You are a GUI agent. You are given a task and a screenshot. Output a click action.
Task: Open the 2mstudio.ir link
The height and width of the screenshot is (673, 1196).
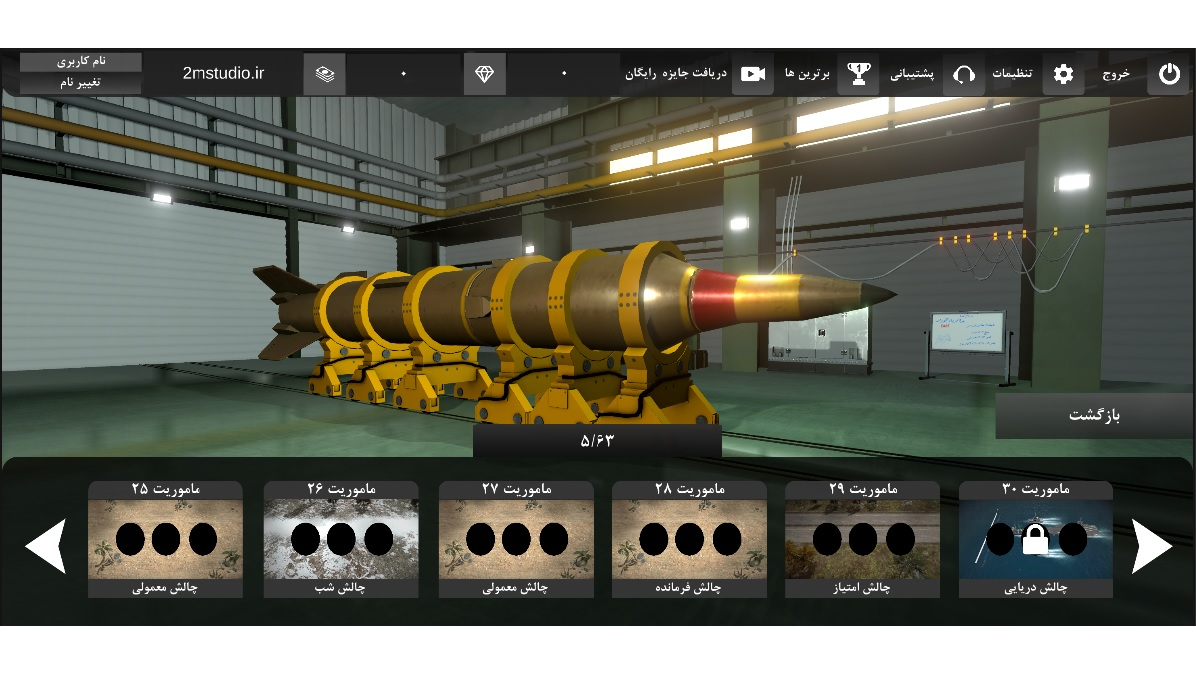click(x=223, y=74)
